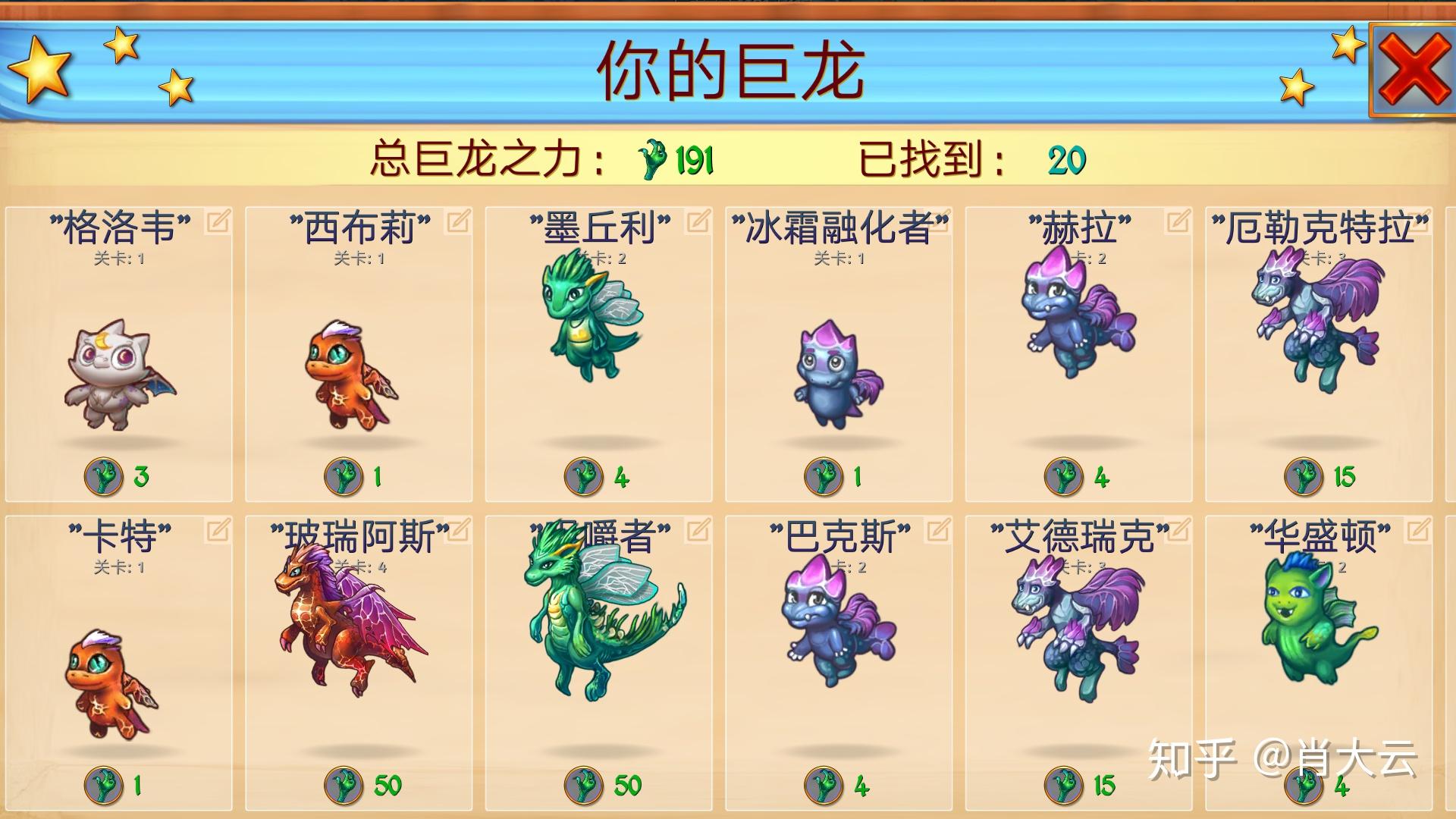Click the rename pencil icon on "华盛顿" card

[x=1419, y=531]
